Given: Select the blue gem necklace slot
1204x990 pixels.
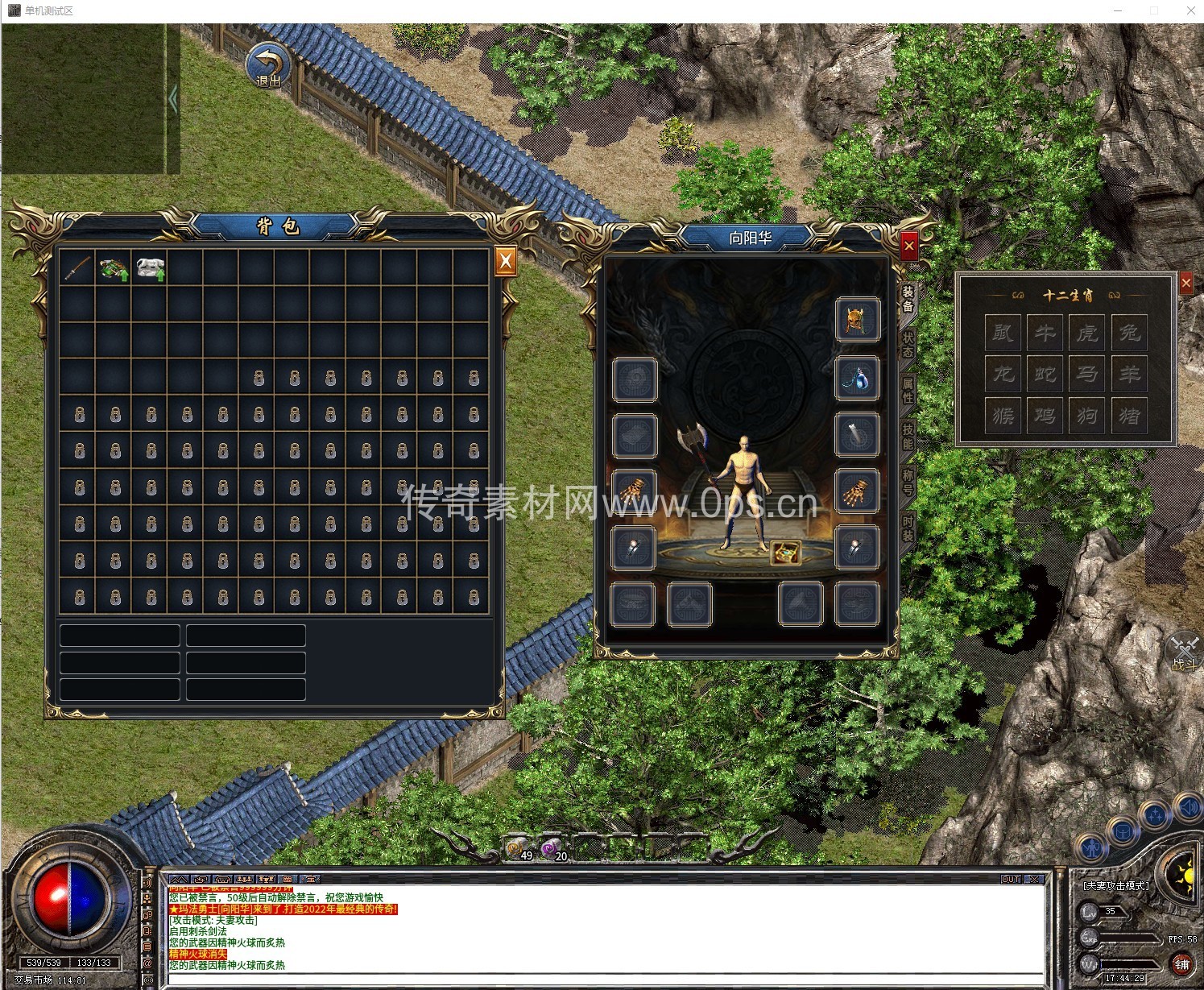Looking at the screenshot, I should [x=856, y=379].
